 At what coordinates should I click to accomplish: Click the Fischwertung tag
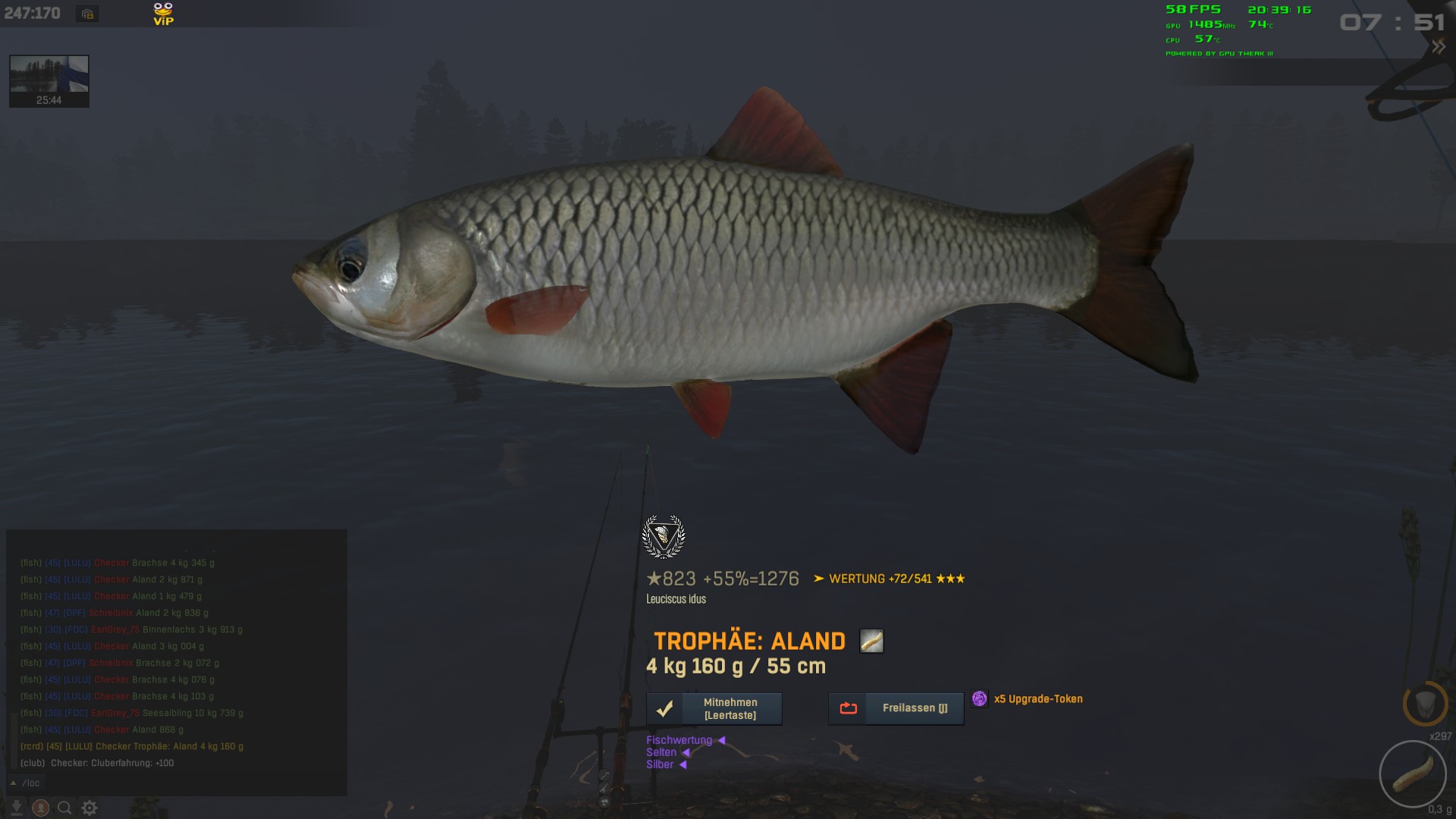679,740
